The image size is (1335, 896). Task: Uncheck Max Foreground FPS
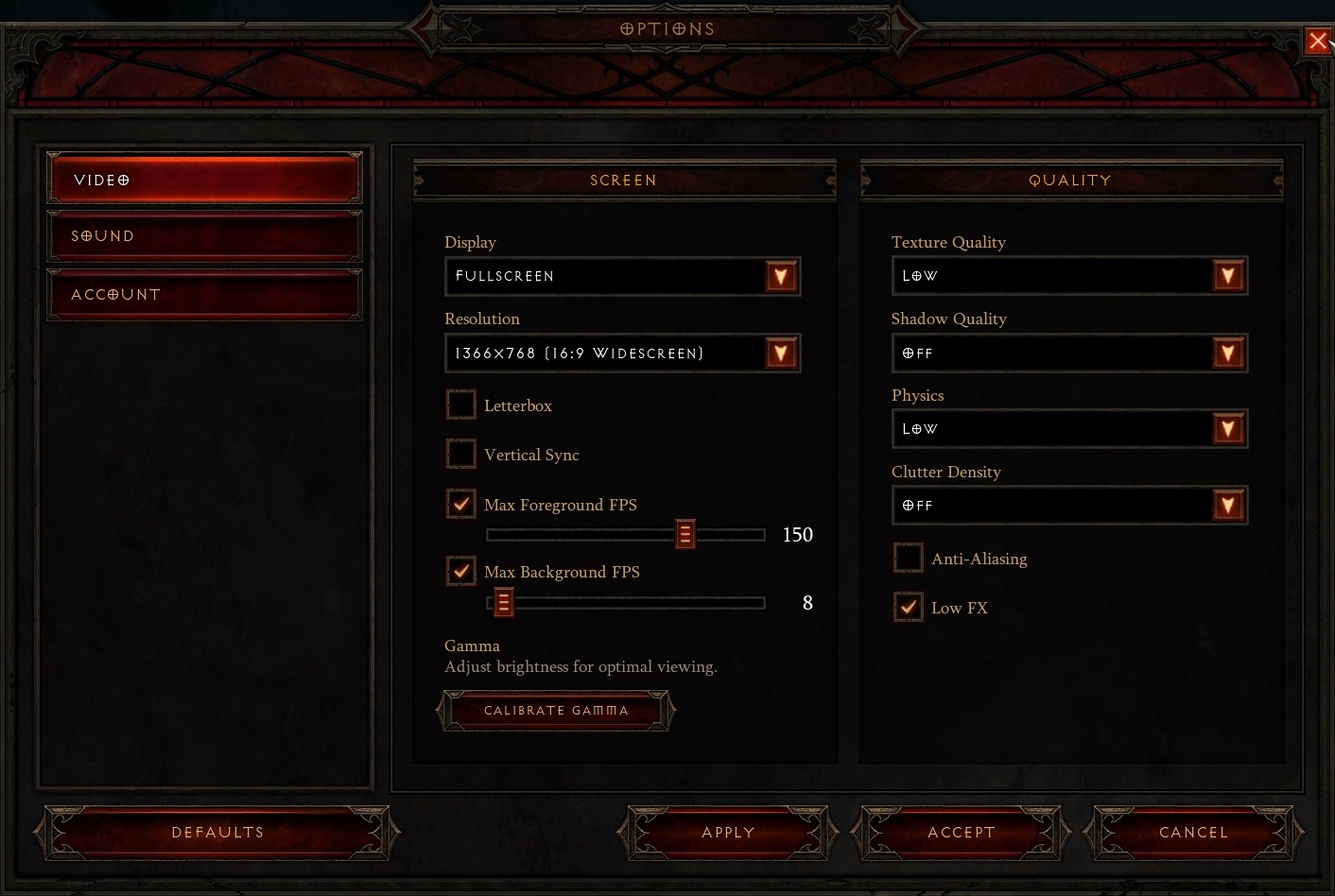click(x=461, y=504)
